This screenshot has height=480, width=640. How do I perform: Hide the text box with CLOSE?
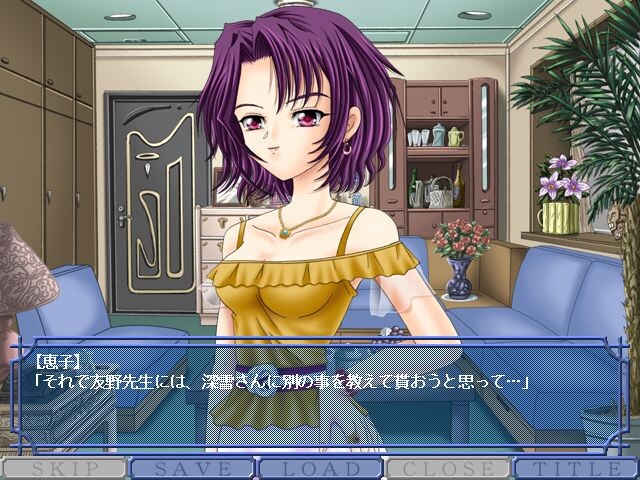(448, 468)
